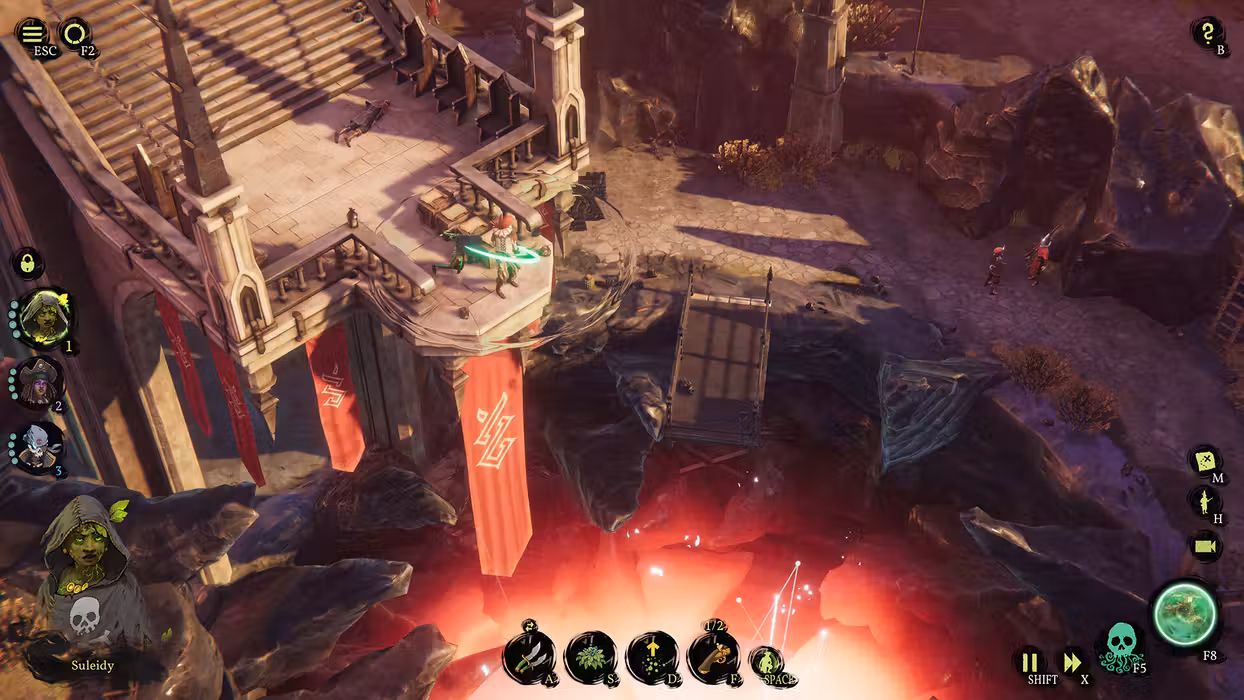The height and width of the screenshot is (700, 1244).
Task: Open the treasure map icon
Action: pyautogui.click(x=1204, y=461)
